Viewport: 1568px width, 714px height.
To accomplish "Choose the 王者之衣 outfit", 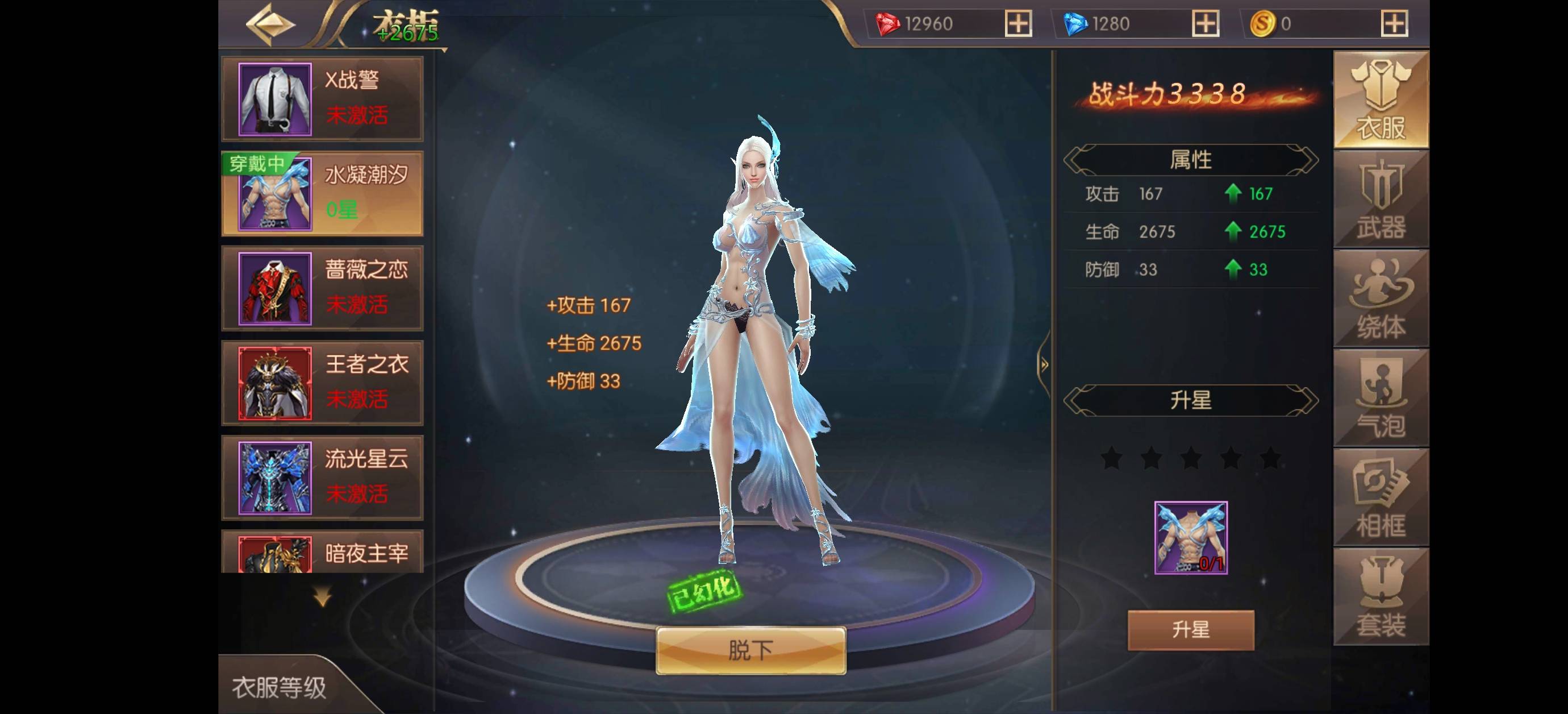I will 322,383.
